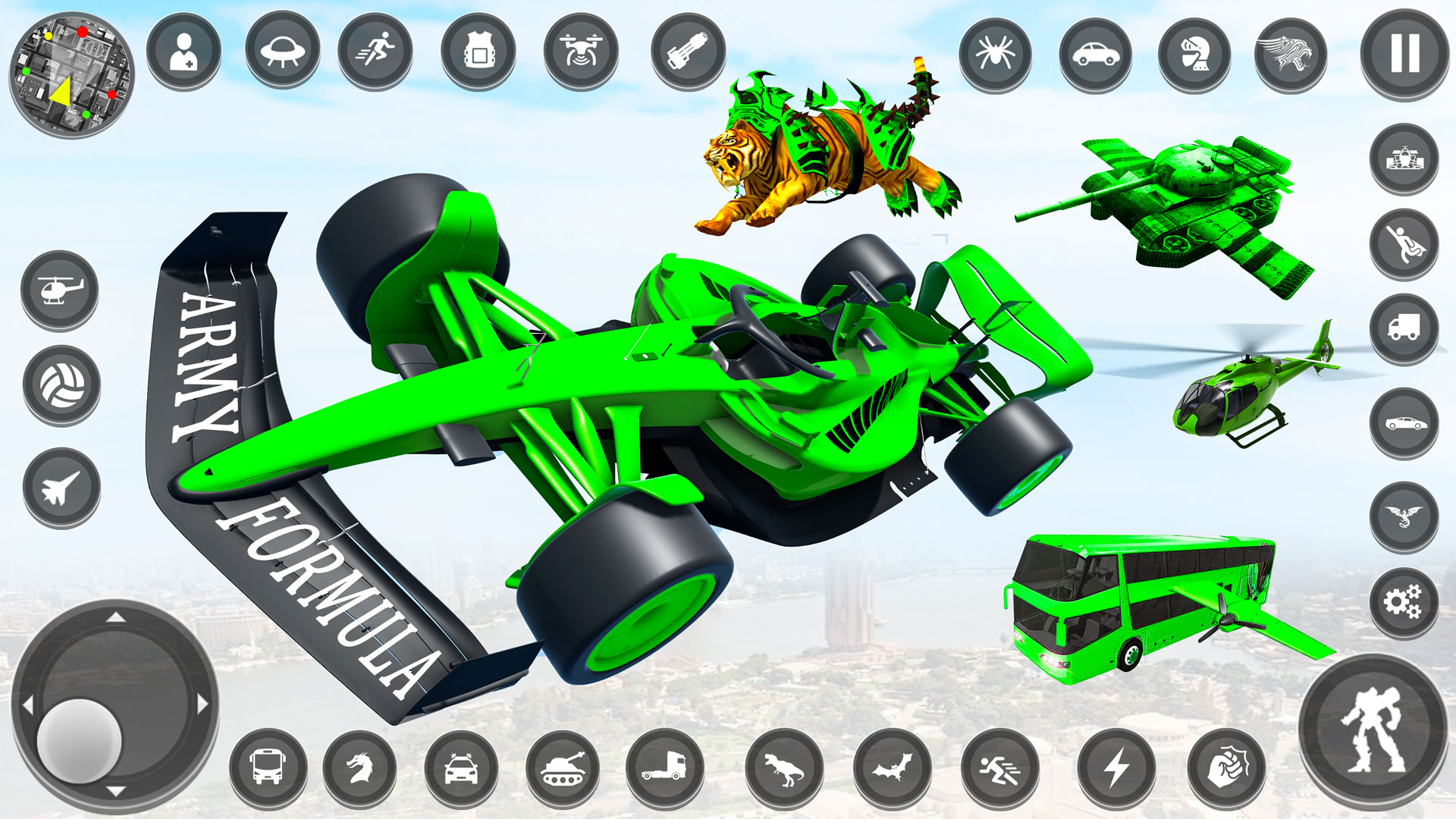Select the tank icon in bottom row
1456x819 pixels.
(561, 770)
